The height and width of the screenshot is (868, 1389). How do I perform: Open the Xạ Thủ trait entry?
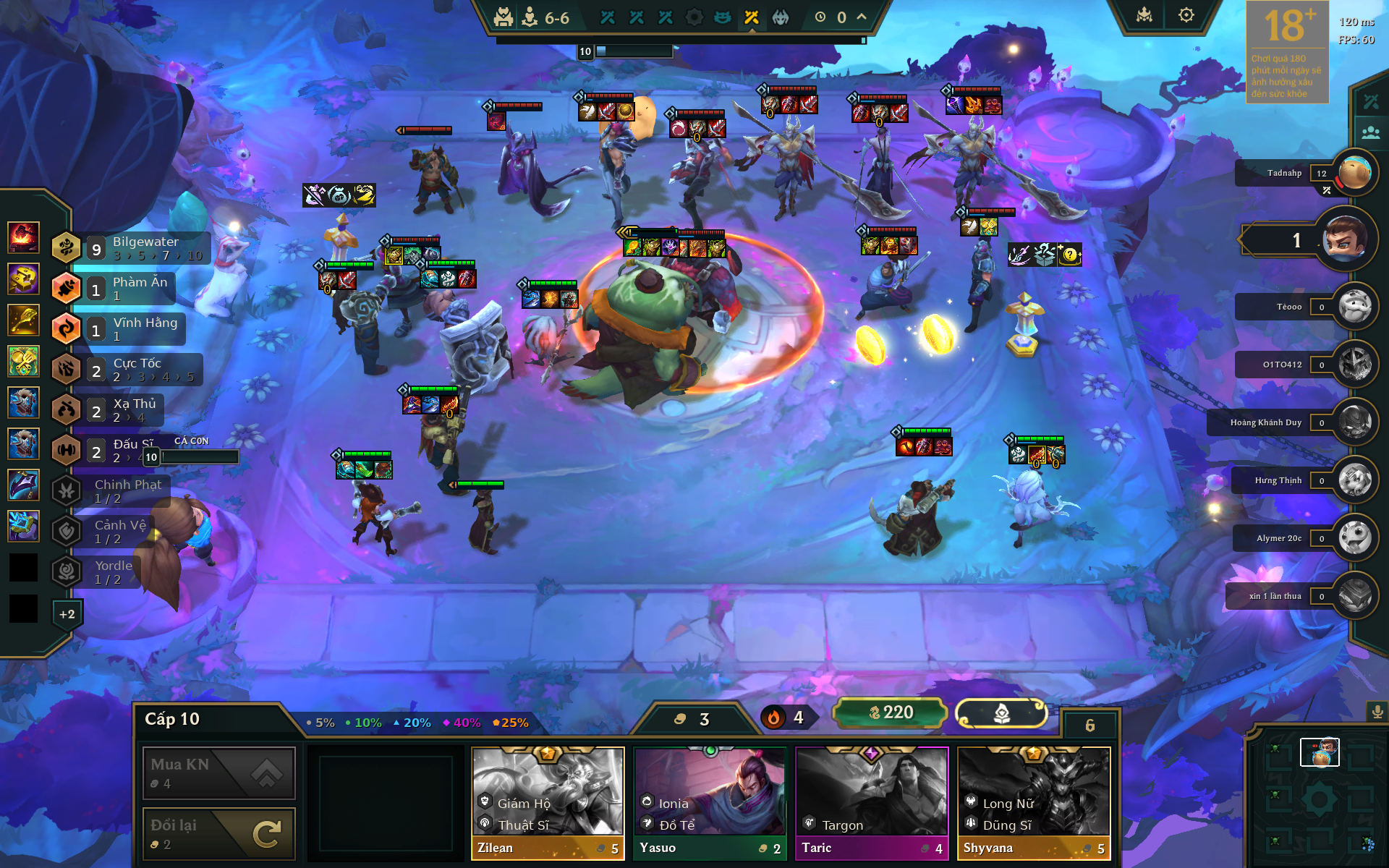point(123,410)
